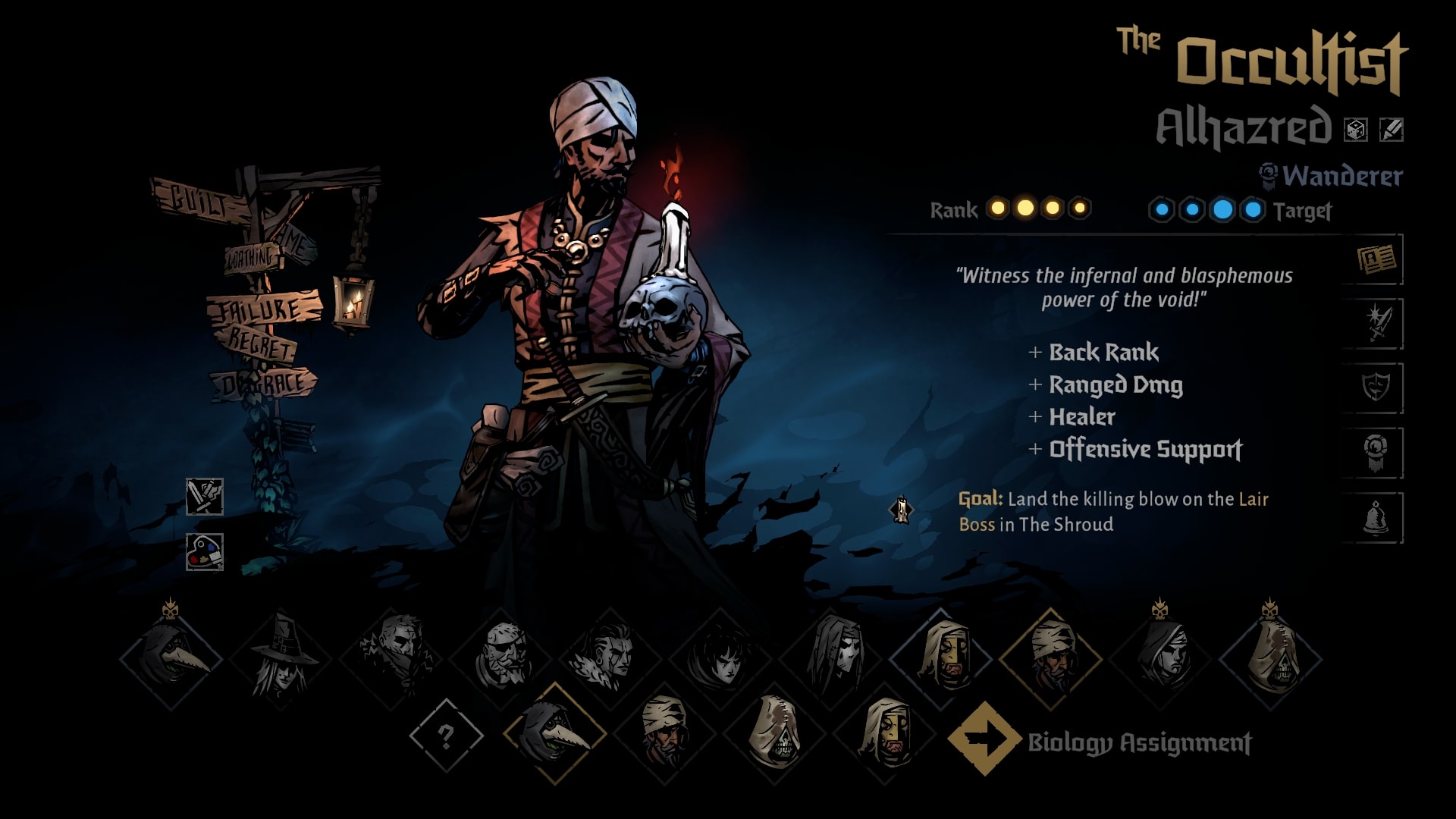The image size is (1456, 819).
Task: Show the ribbon badge tab
Action: point(1376,453)
